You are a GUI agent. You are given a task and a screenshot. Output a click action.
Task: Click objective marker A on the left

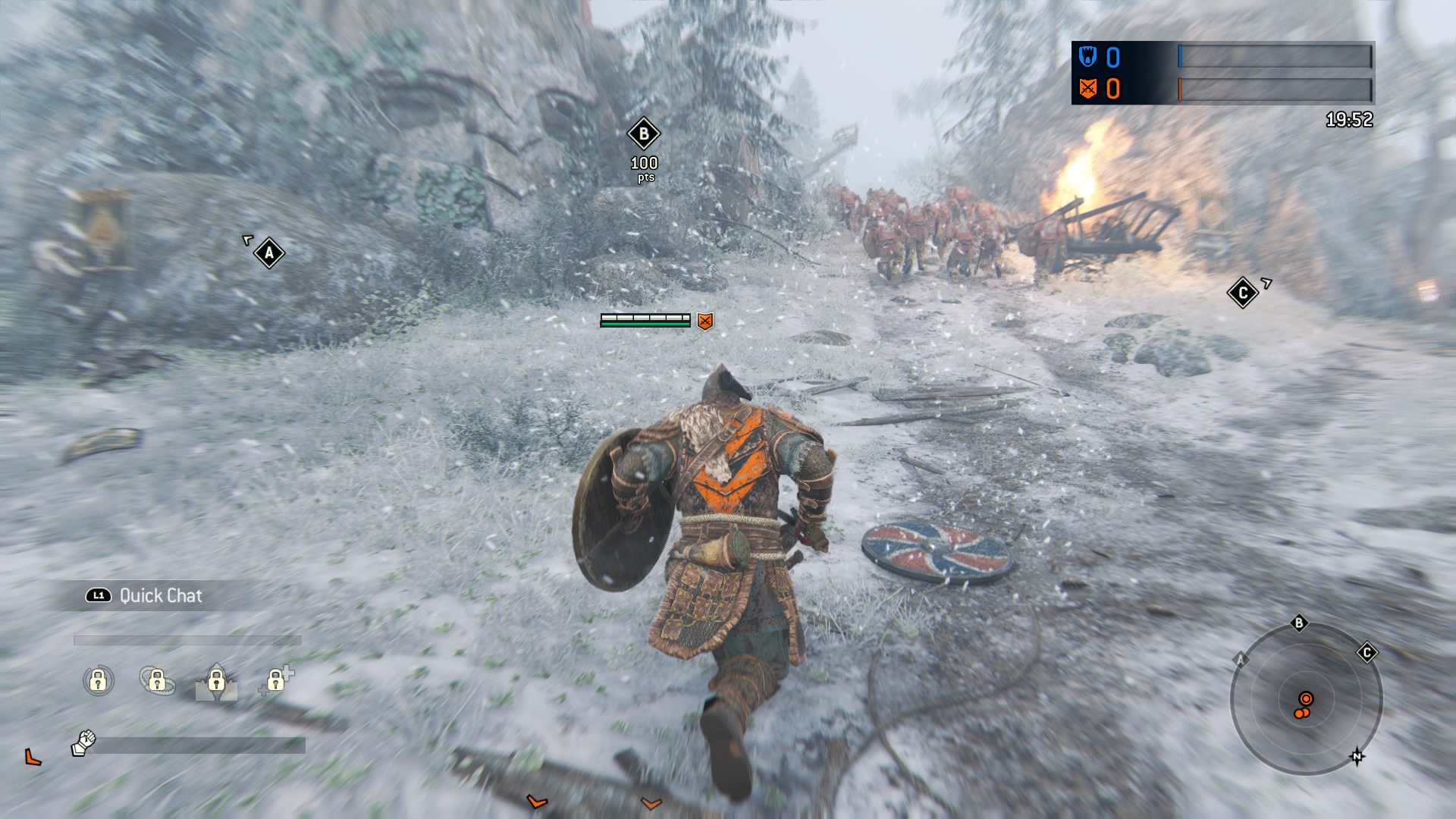(269, 253)
